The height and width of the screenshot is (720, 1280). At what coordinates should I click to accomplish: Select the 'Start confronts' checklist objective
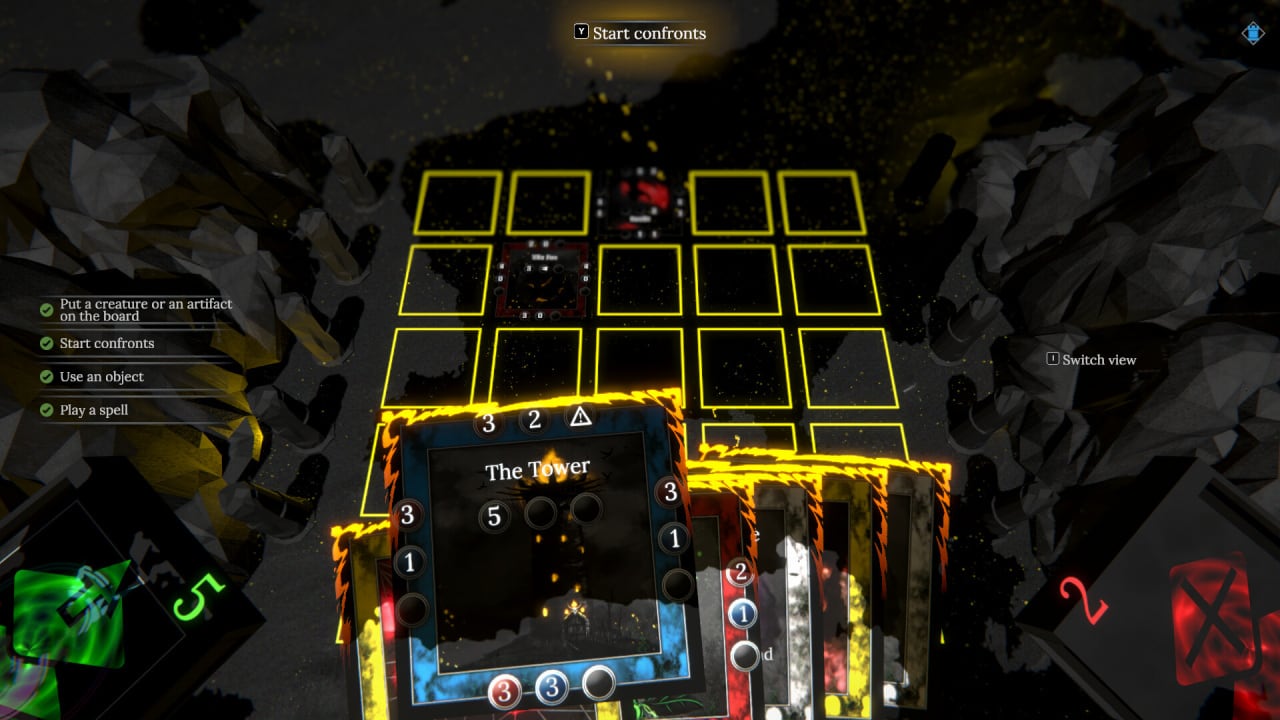[x=106, y=343]
